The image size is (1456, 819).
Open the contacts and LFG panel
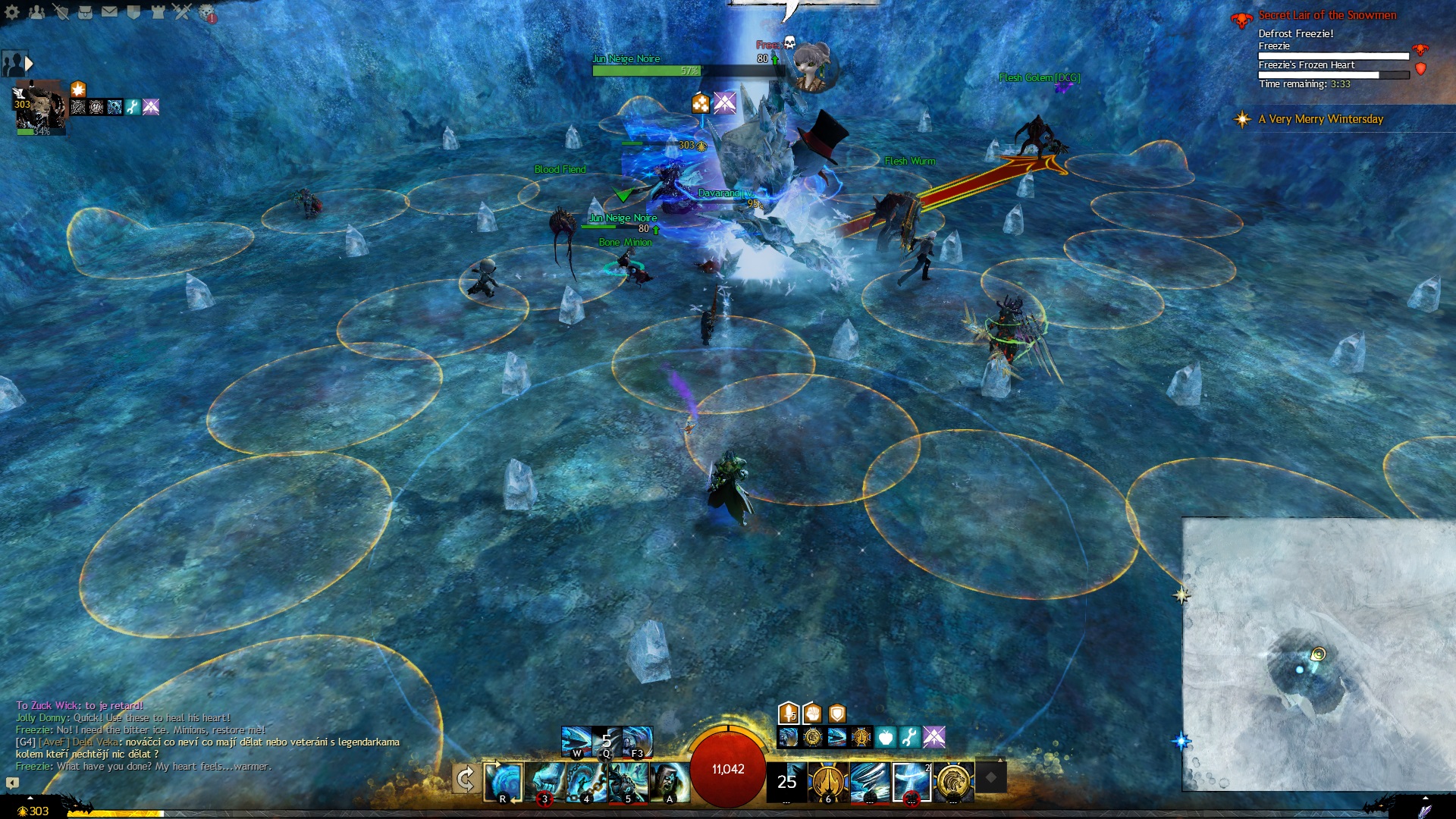pos(36,11)
